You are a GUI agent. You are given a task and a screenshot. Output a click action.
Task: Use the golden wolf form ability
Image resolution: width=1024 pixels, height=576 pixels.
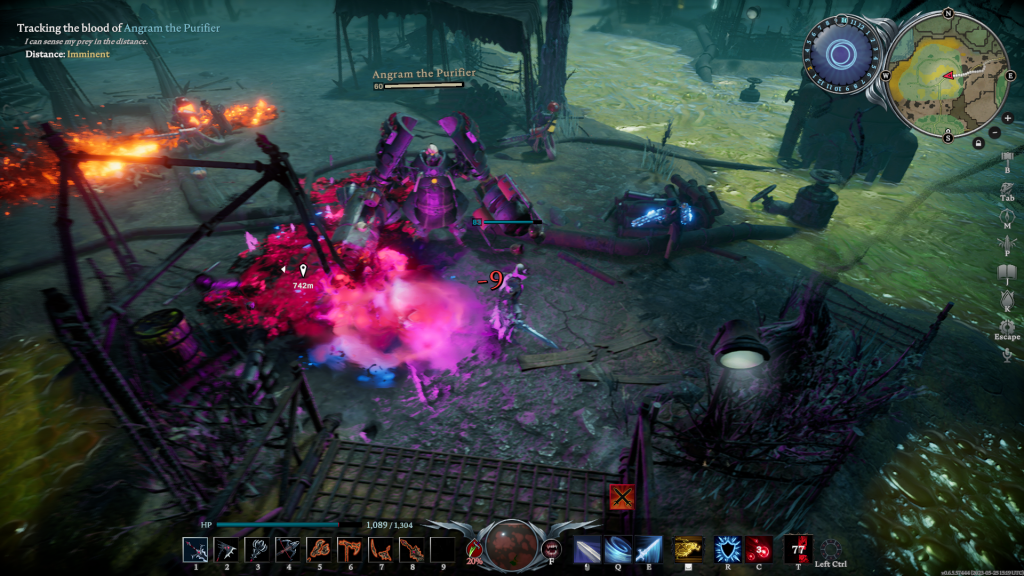click(x=686, y=549)
